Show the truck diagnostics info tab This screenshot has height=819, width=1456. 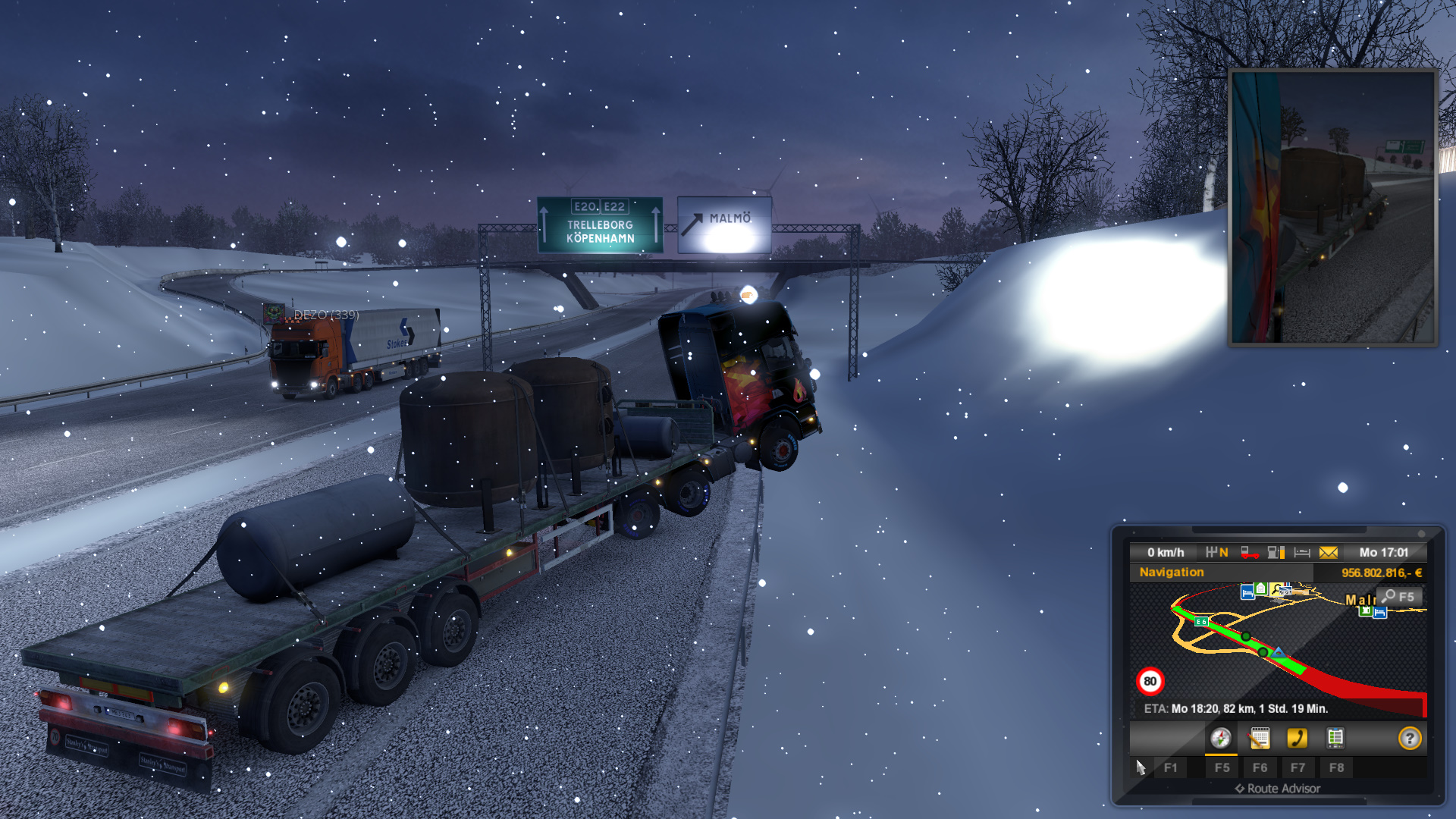pyautogui.click(x=1335, y=738)
